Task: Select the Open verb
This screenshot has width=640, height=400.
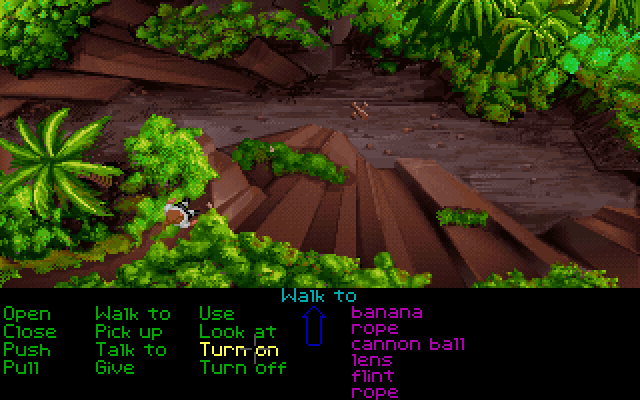Action: pyautogui.click(x=29, y=314)
